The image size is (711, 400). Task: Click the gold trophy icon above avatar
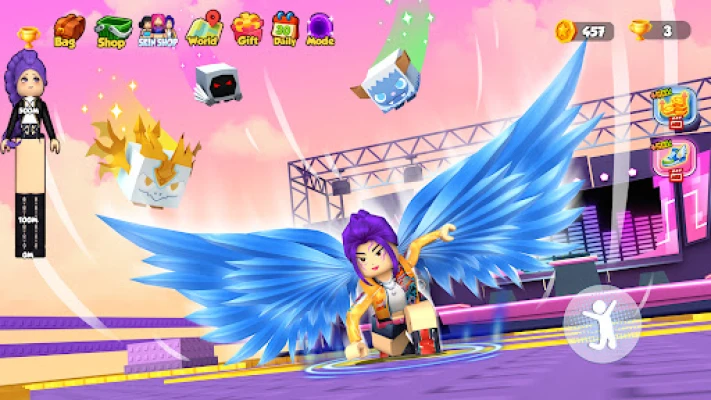pyautogui.click(x=27, y=38)
